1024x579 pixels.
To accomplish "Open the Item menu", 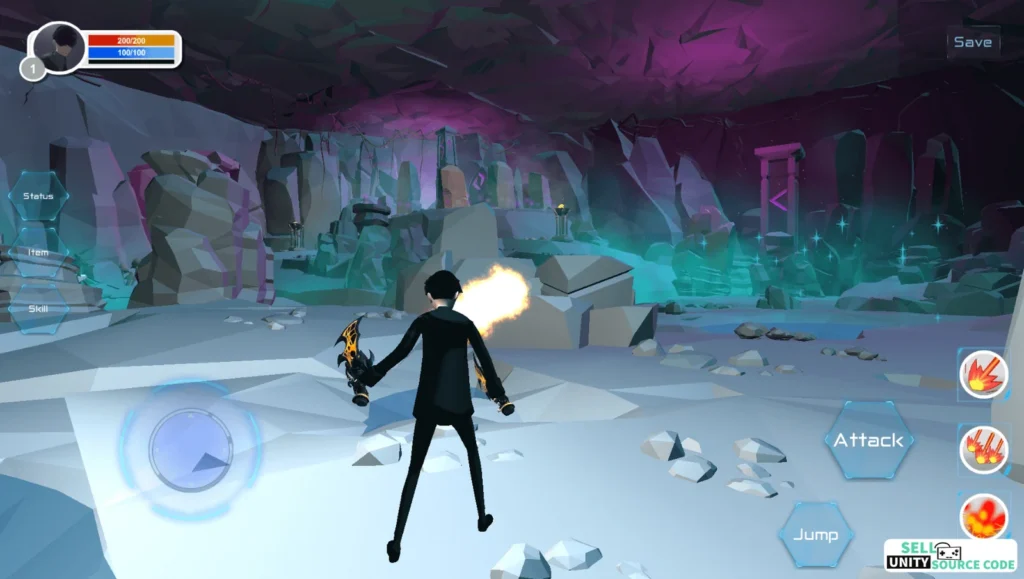I will pos(39,253).
